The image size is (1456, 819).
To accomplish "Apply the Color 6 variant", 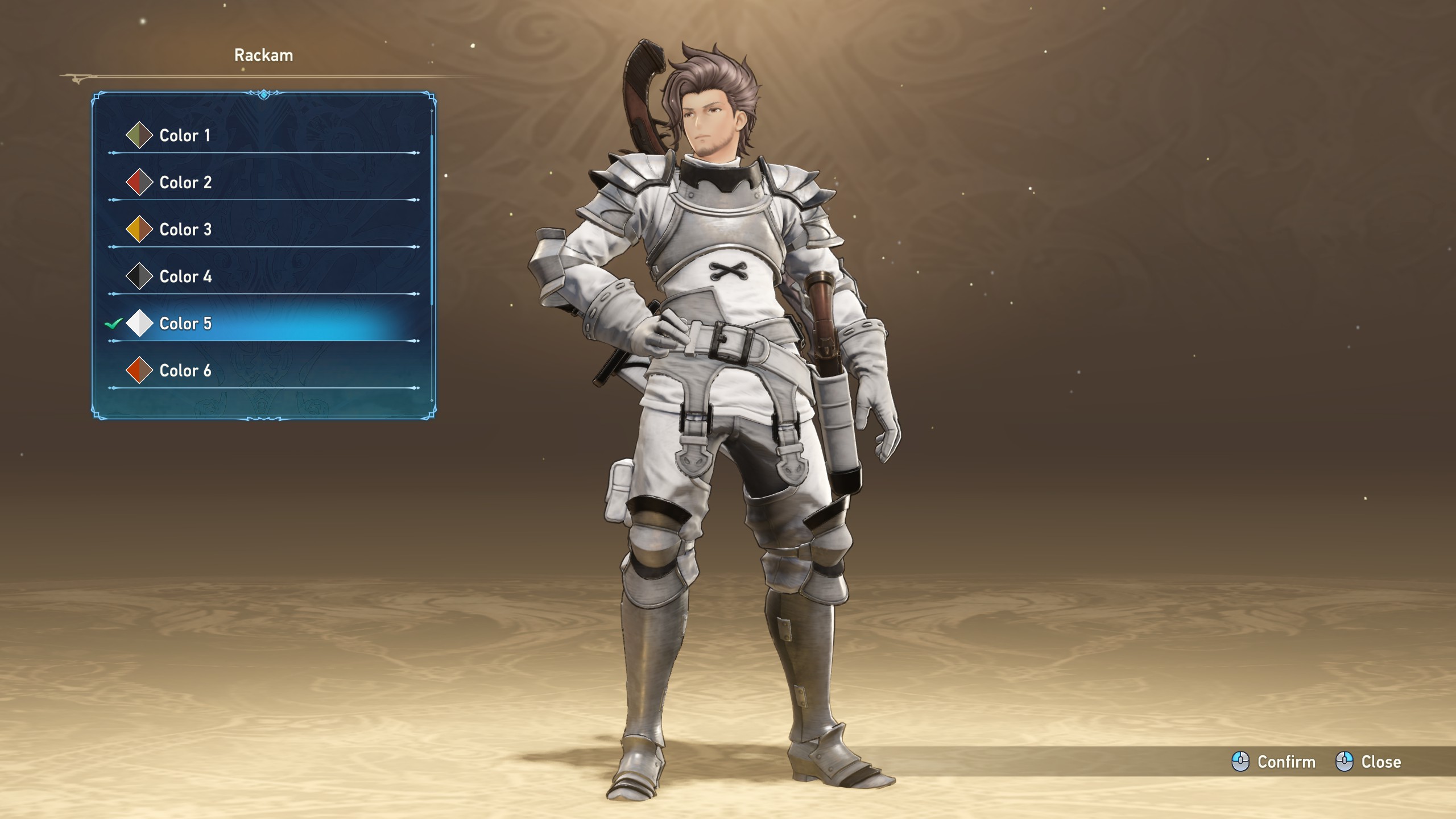I will [185, 371].
